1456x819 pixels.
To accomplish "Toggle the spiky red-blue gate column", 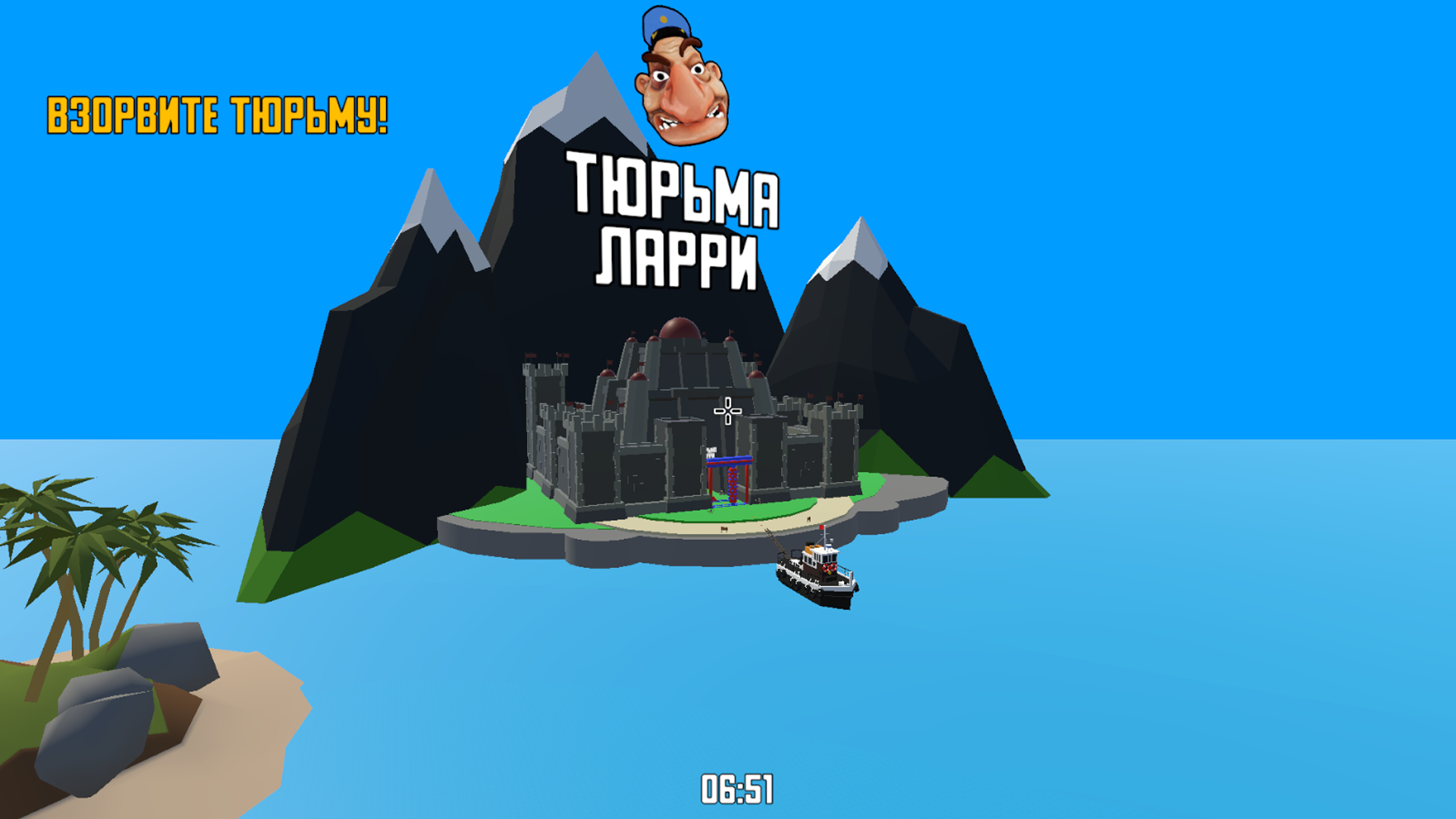I will click(x=733, y=485).
